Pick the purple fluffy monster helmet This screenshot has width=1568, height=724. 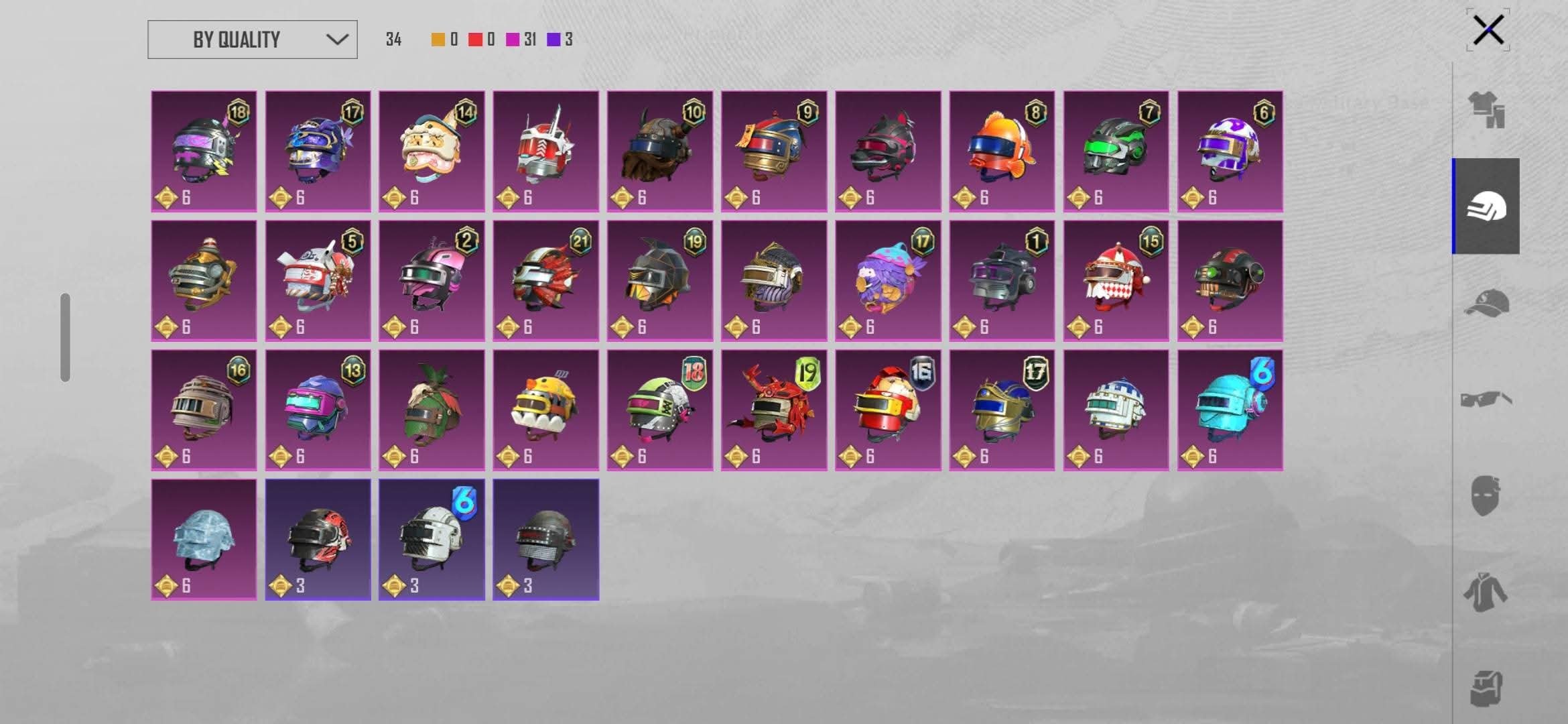(888, 281)
